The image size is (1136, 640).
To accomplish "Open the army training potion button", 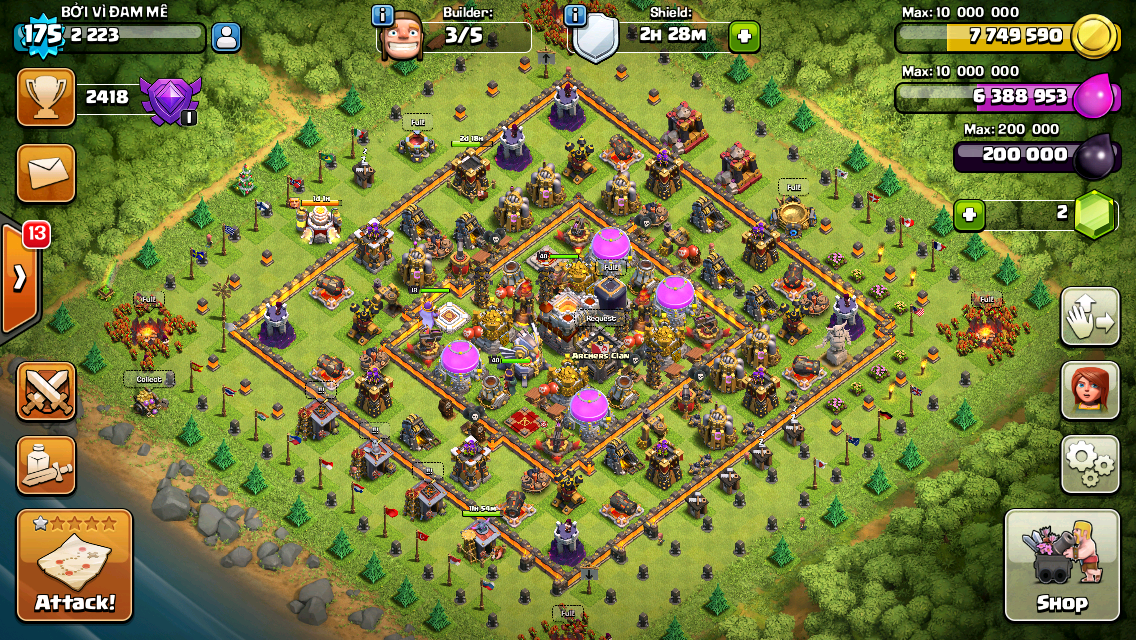I will [46, 465].
